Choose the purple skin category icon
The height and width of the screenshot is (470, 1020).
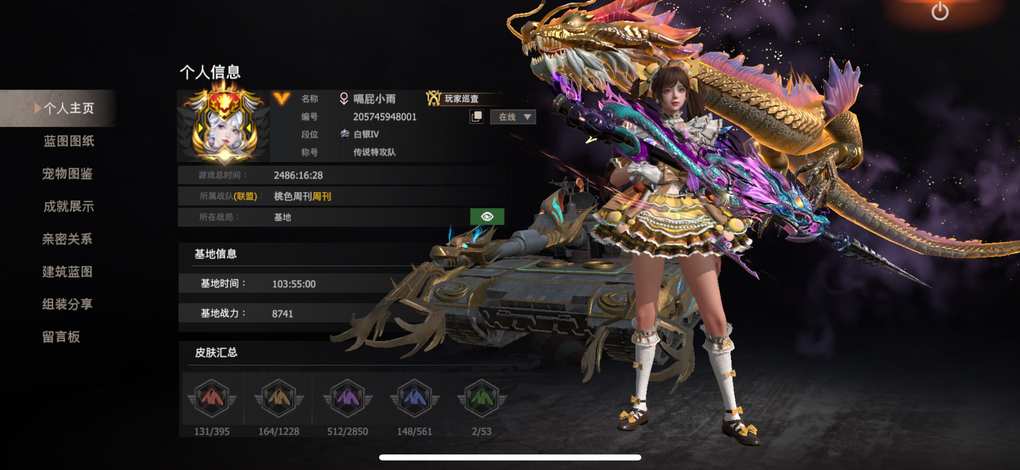point(347,398)
